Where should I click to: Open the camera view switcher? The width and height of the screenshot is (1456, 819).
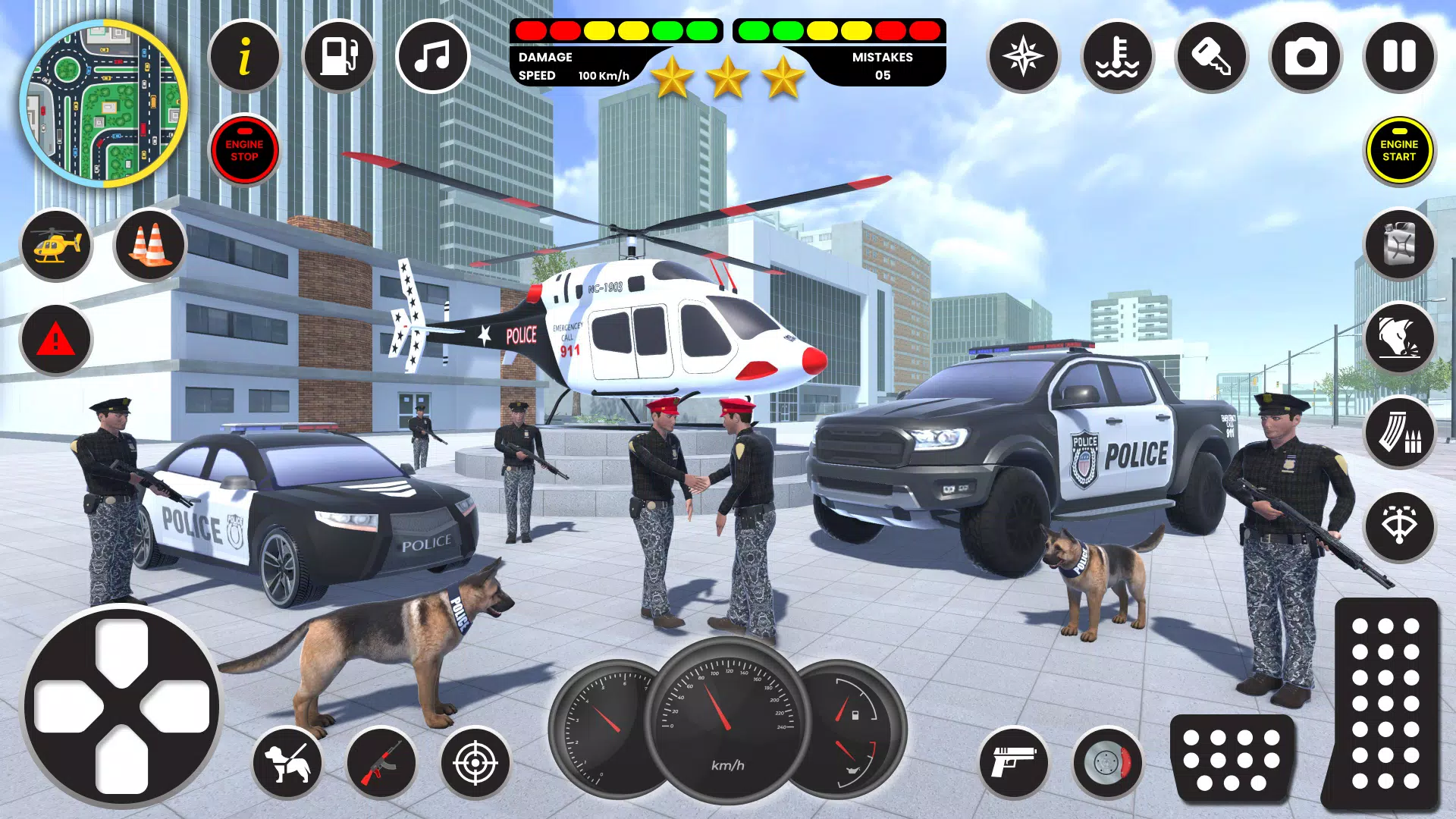(1305, 57)
